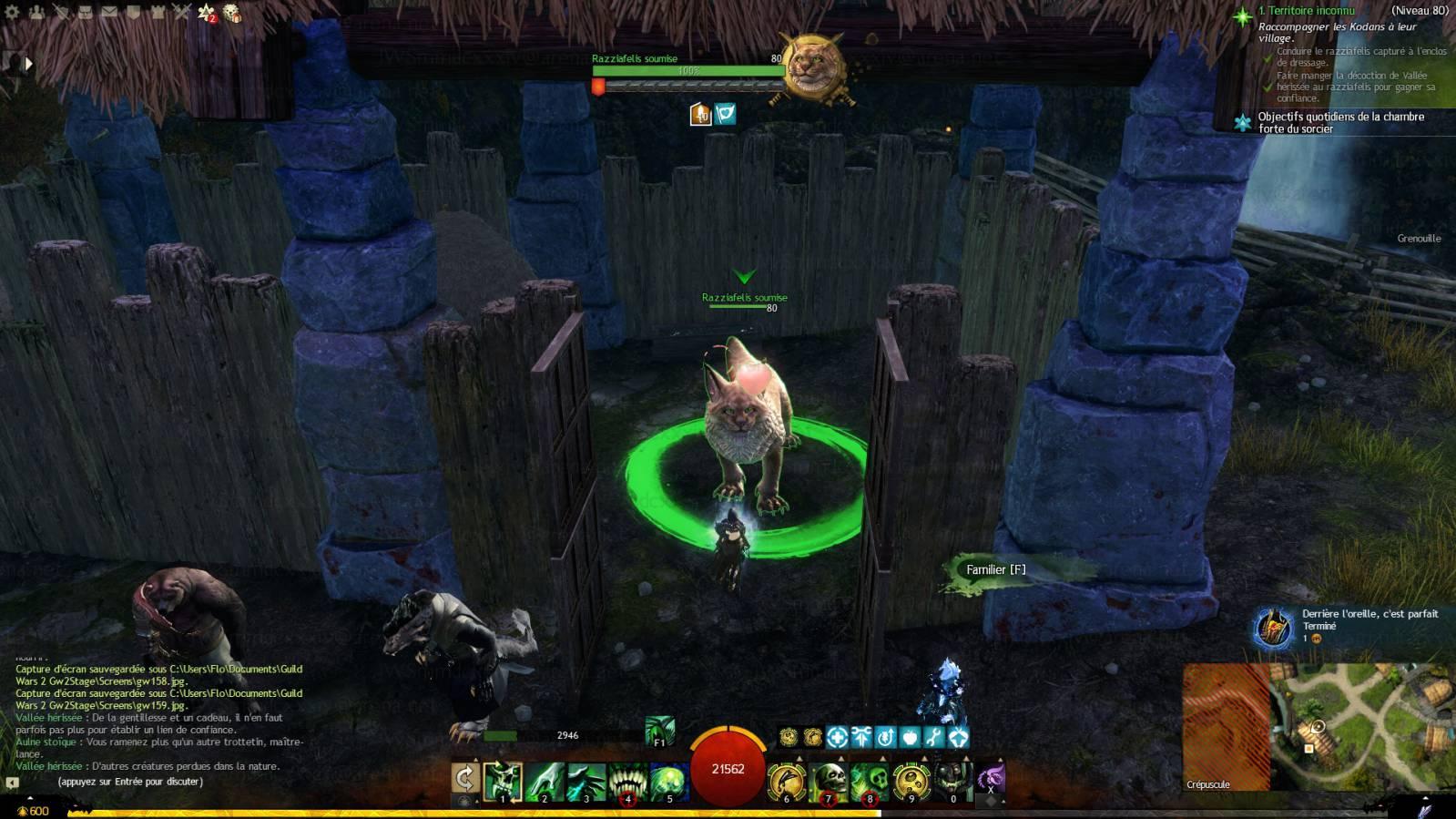The width and height of the screenshot is (1456, 819).
Task: Open the guild shield panel
Action: [133, 12]
